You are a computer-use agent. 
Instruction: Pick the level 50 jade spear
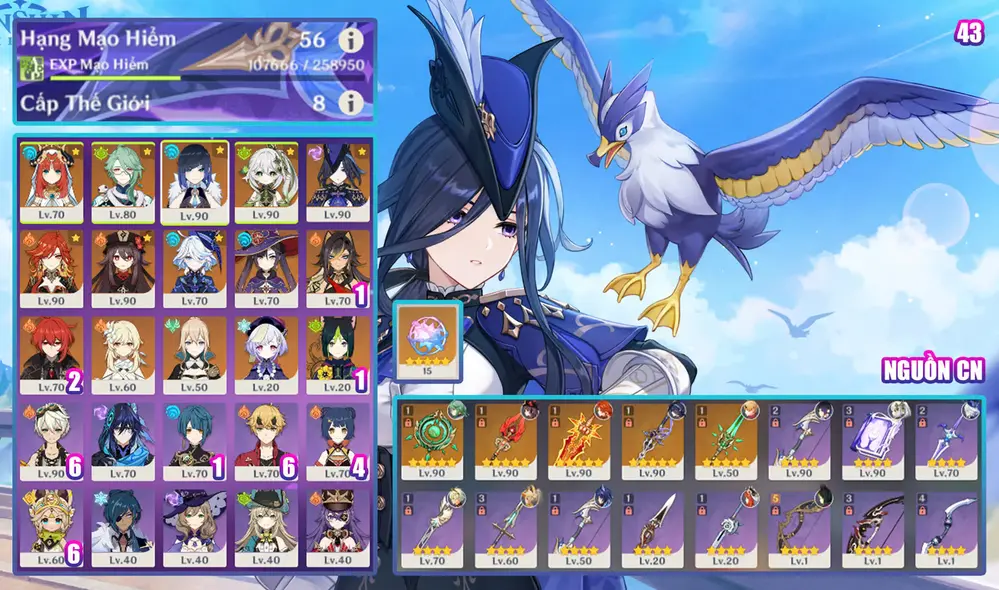[x=729, y=442]
